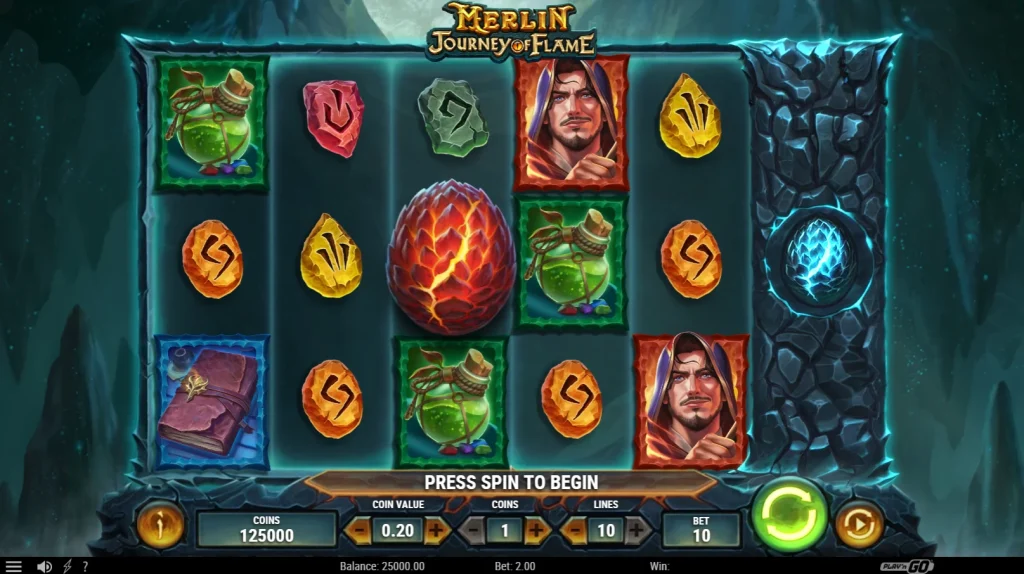Open the hamburger menu
The height and width of the screenshot is (574, 1024).
click(x=14, y=566)
